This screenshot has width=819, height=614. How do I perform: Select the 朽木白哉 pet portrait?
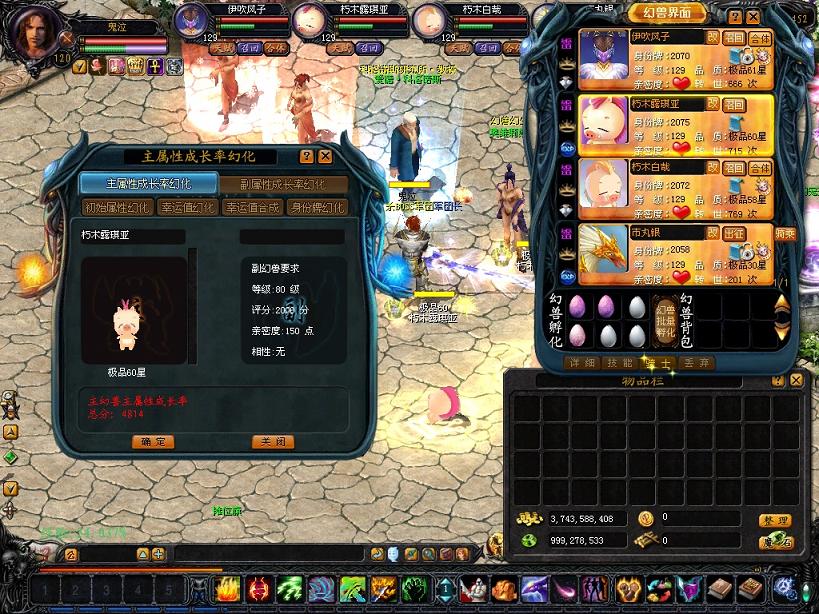pyautogui.click(x=602, y=183)
